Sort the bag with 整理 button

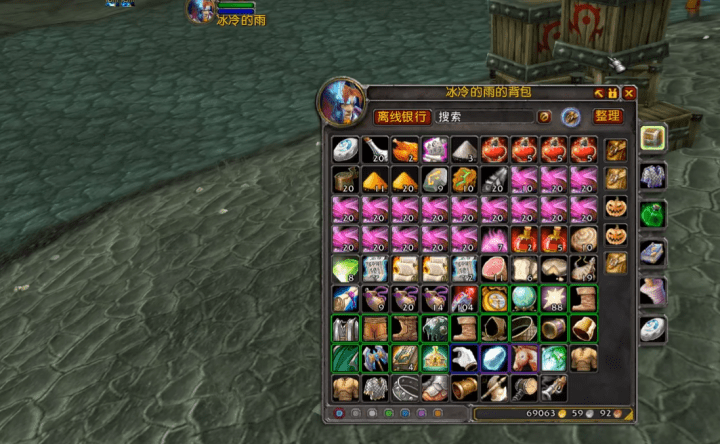pos(608,116)
